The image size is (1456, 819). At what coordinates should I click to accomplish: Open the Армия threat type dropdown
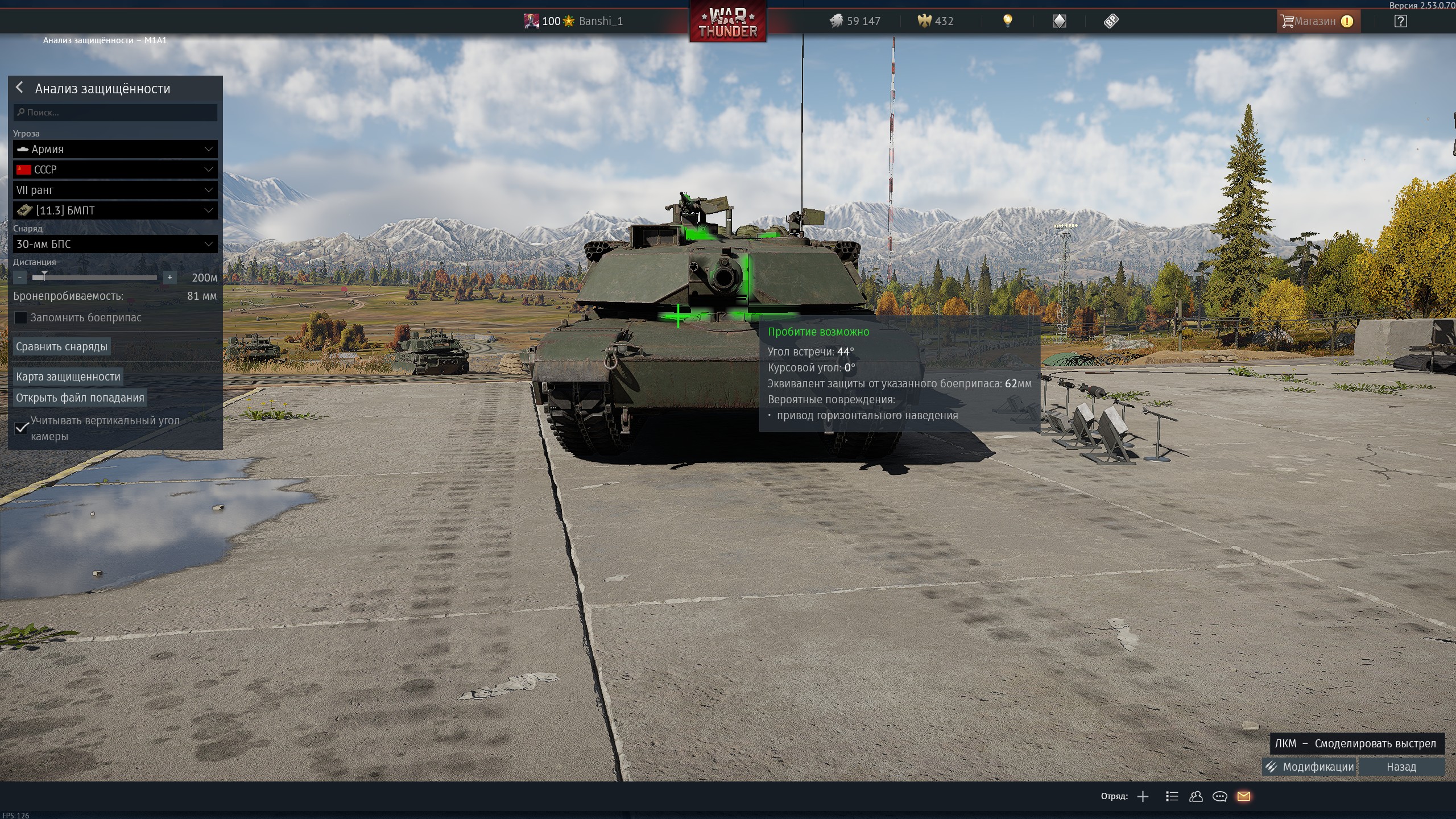(115, 149)
